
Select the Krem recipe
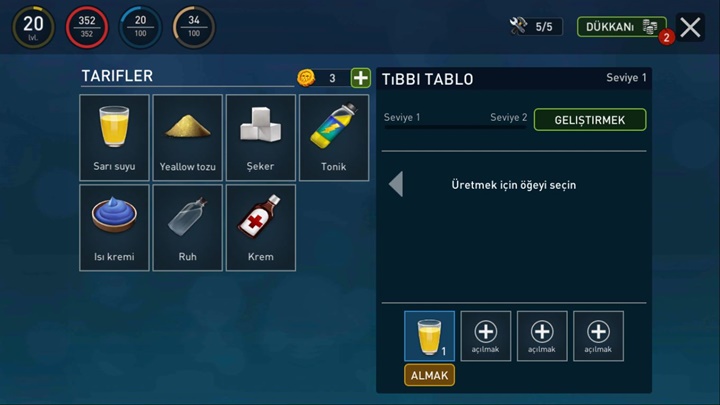click(x=261, y=227)
